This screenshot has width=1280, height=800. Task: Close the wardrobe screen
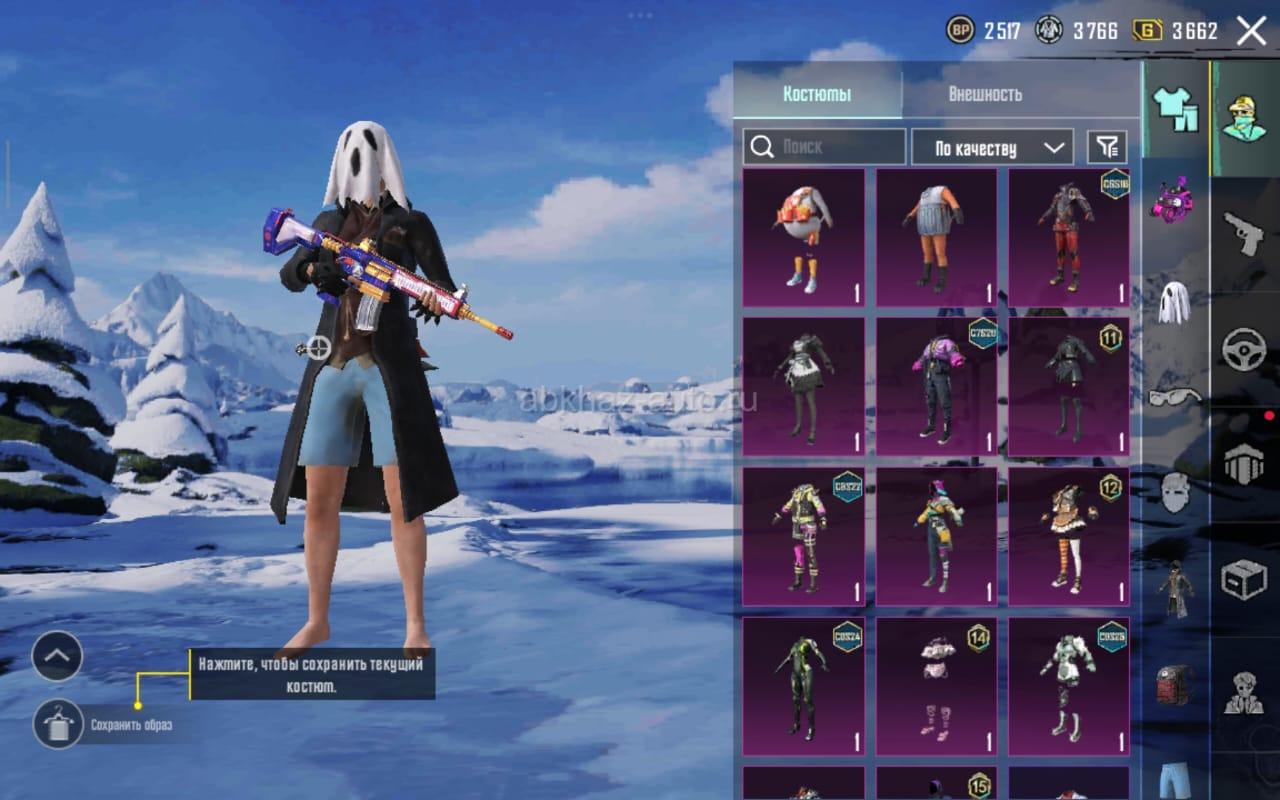pyautogui.click(x=1251, y=31)
